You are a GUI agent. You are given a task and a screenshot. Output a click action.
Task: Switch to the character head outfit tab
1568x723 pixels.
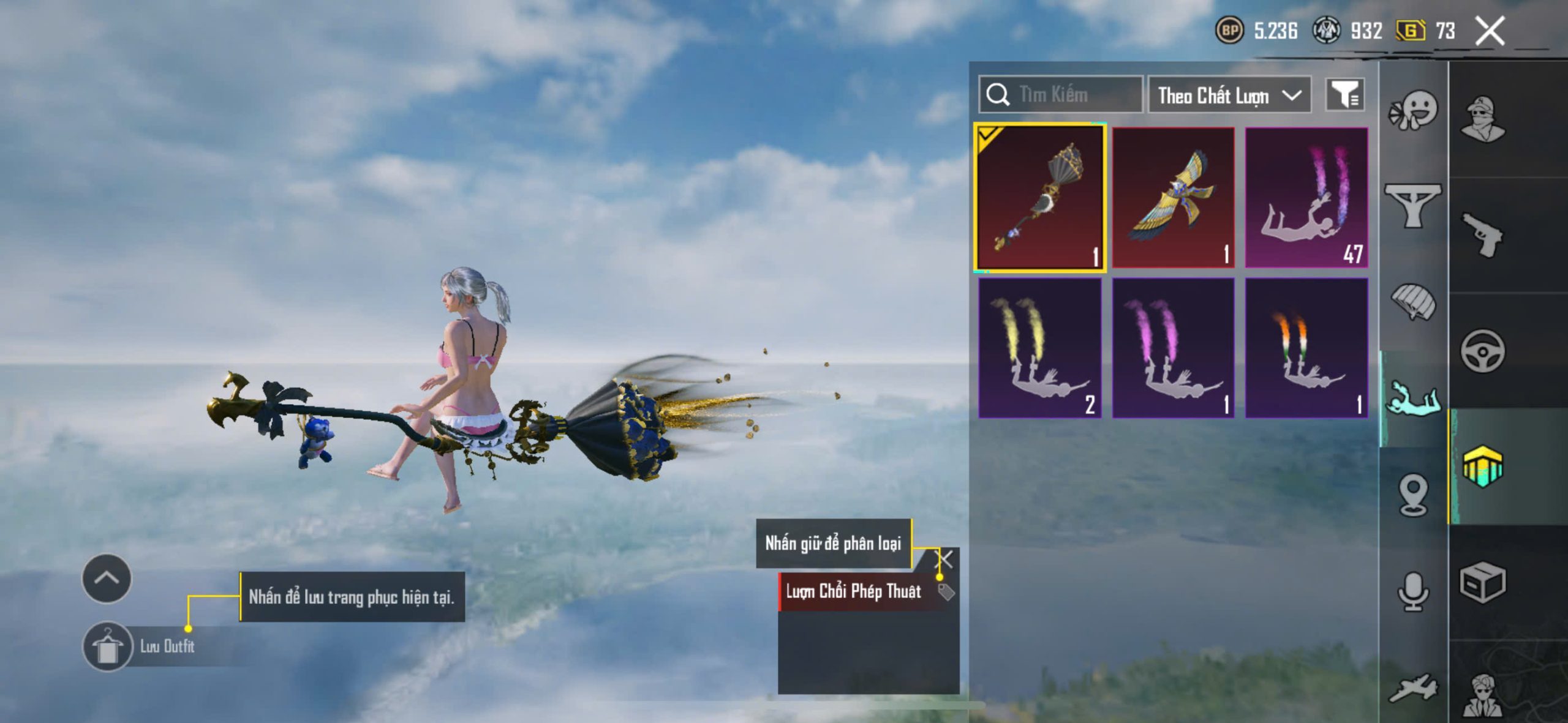[x=1483, y=119]
